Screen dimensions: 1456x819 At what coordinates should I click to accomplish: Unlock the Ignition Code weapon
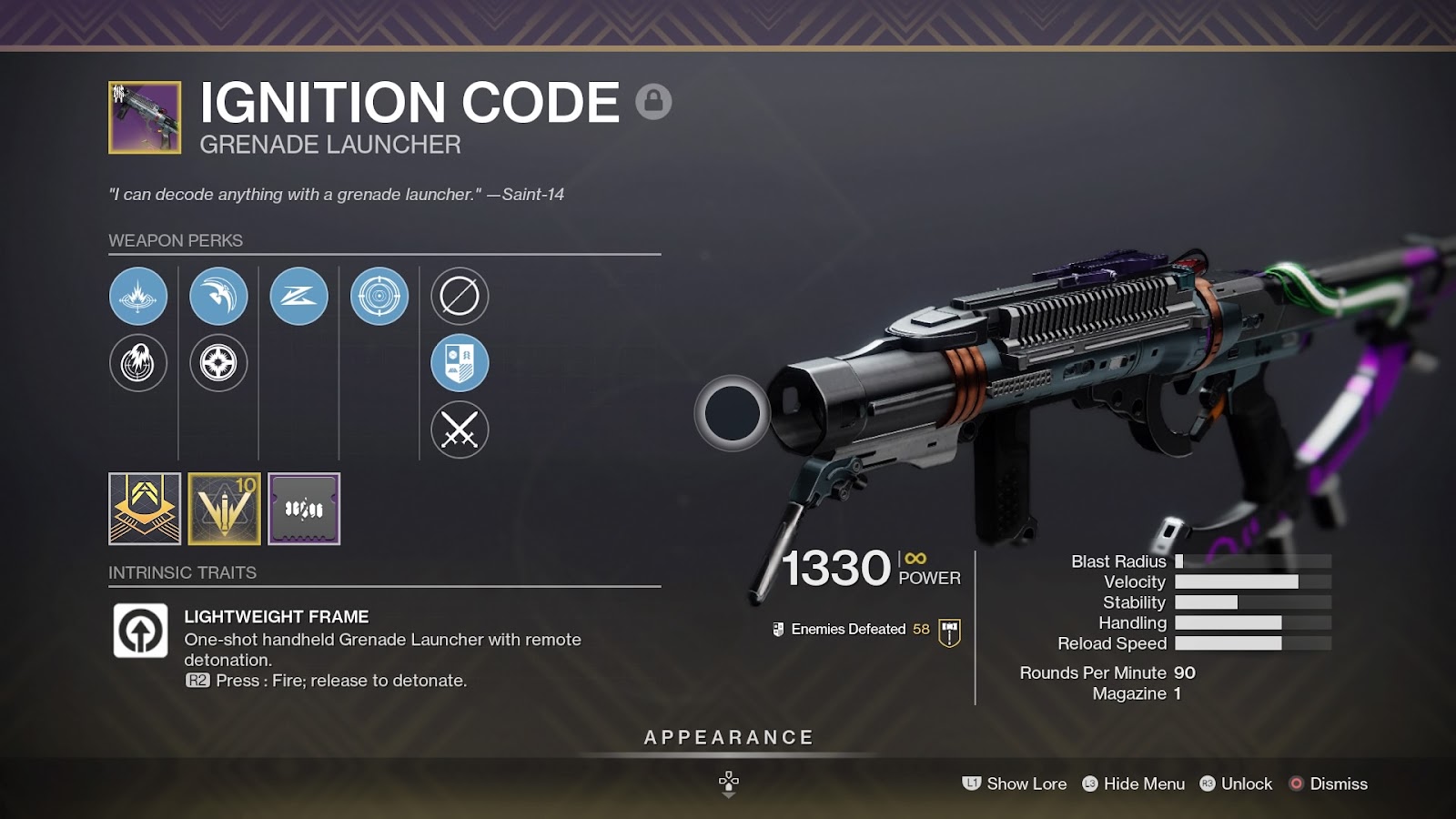pos(1236,784)
